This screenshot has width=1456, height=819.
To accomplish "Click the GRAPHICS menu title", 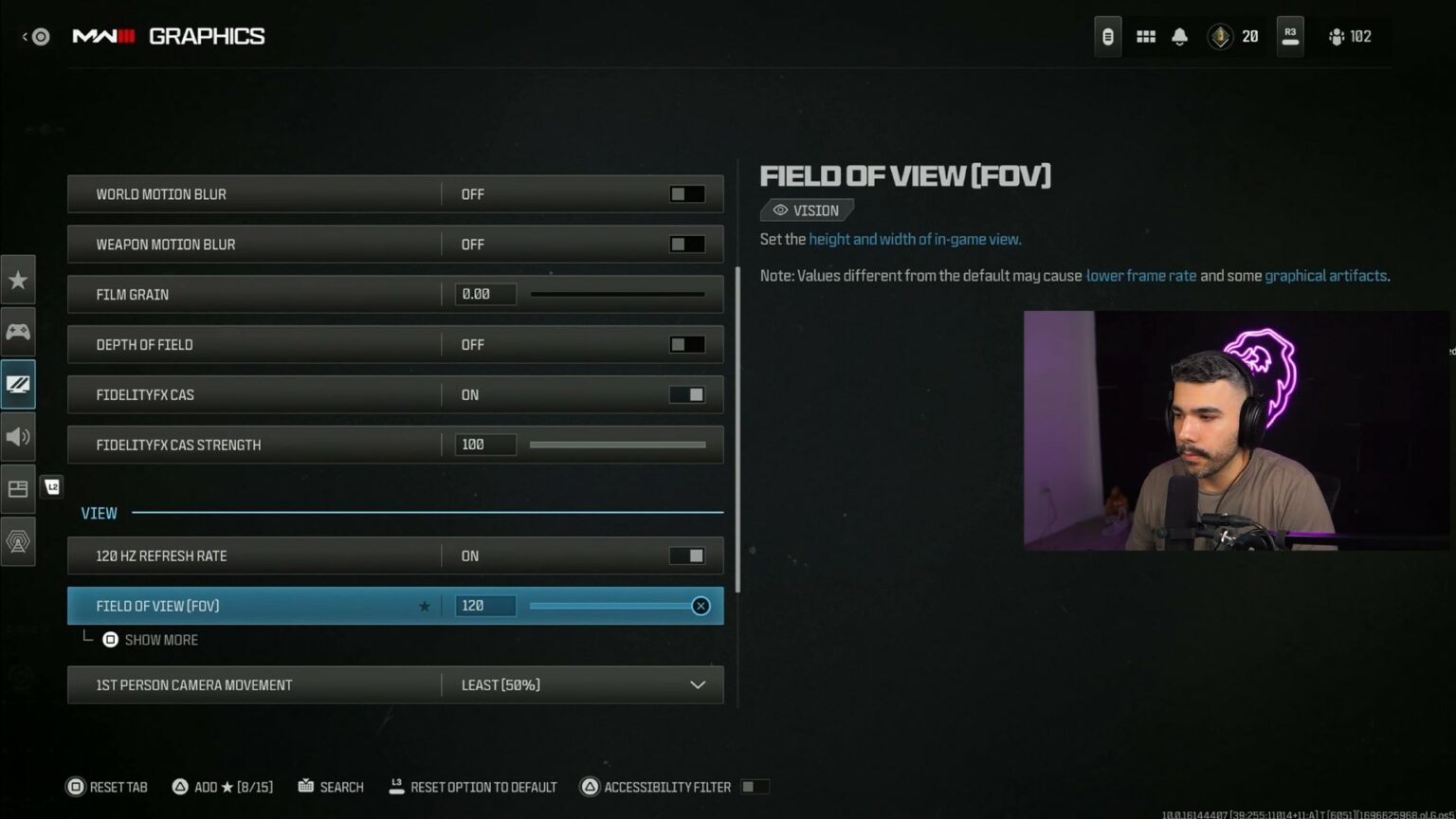I will coord(207,36).
